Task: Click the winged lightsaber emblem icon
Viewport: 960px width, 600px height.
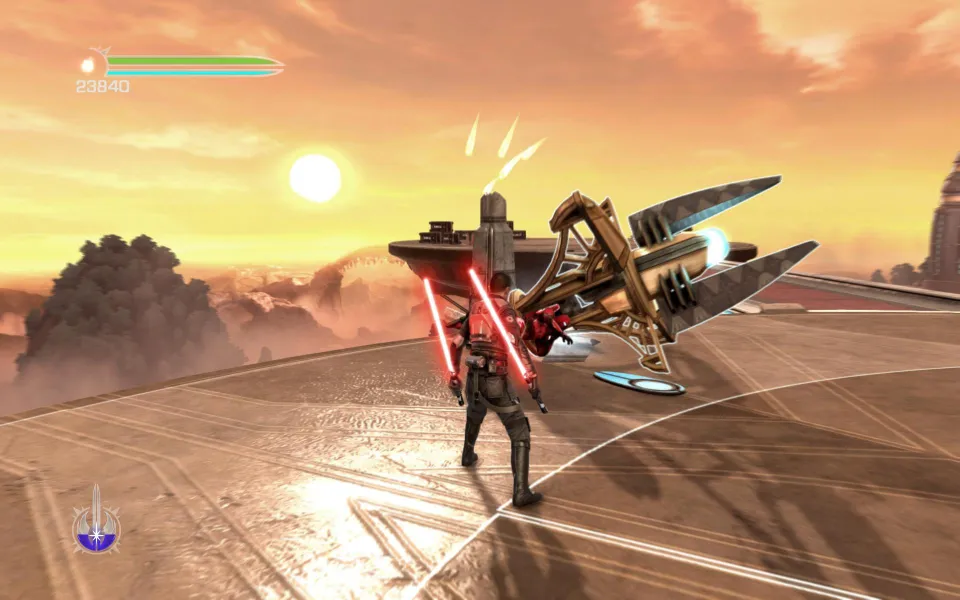Action: pyautogui.click(x=96, y=523)
